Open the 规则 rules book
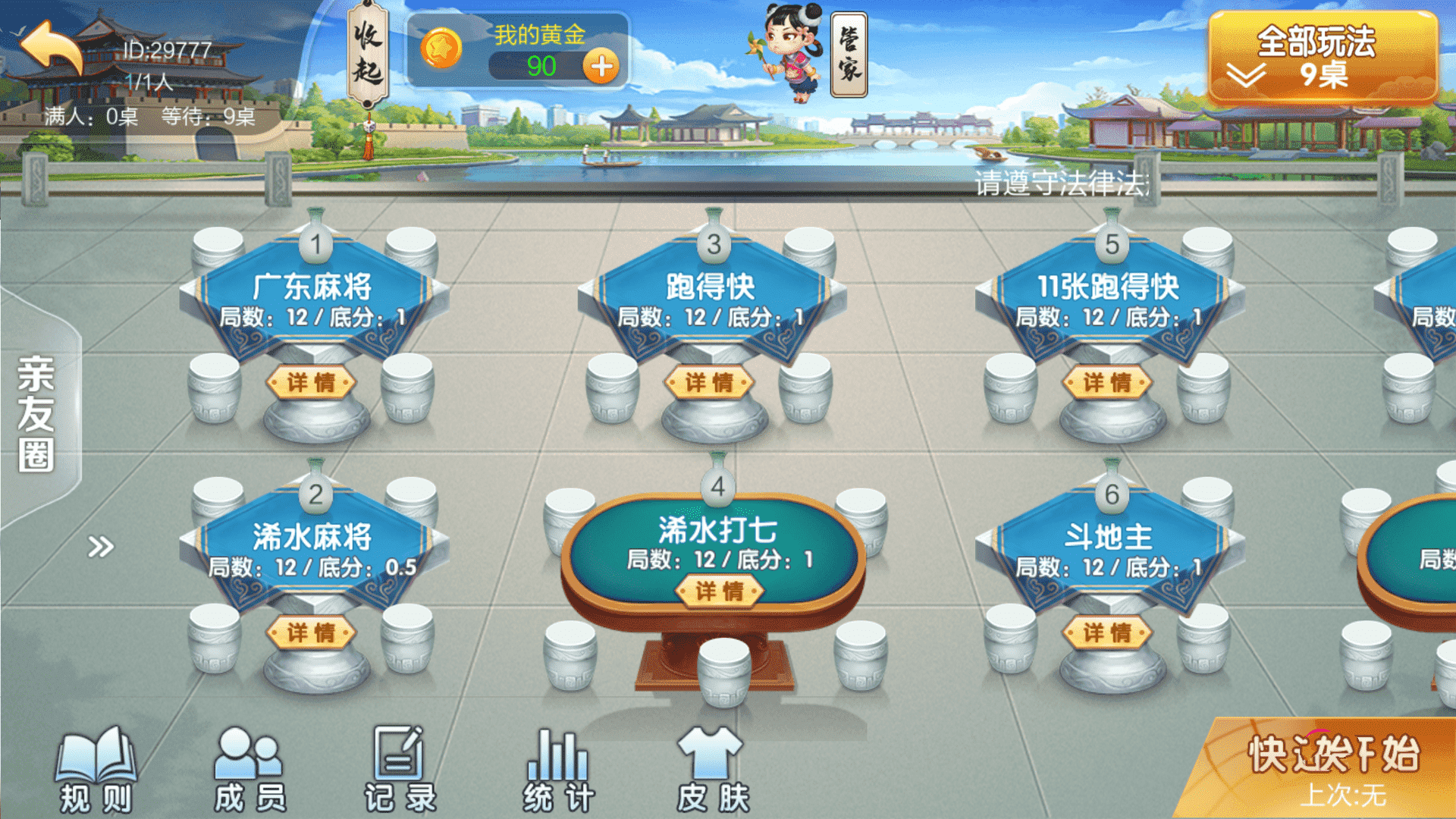Screen dimensions: 1456x819 tap(96, 770)
